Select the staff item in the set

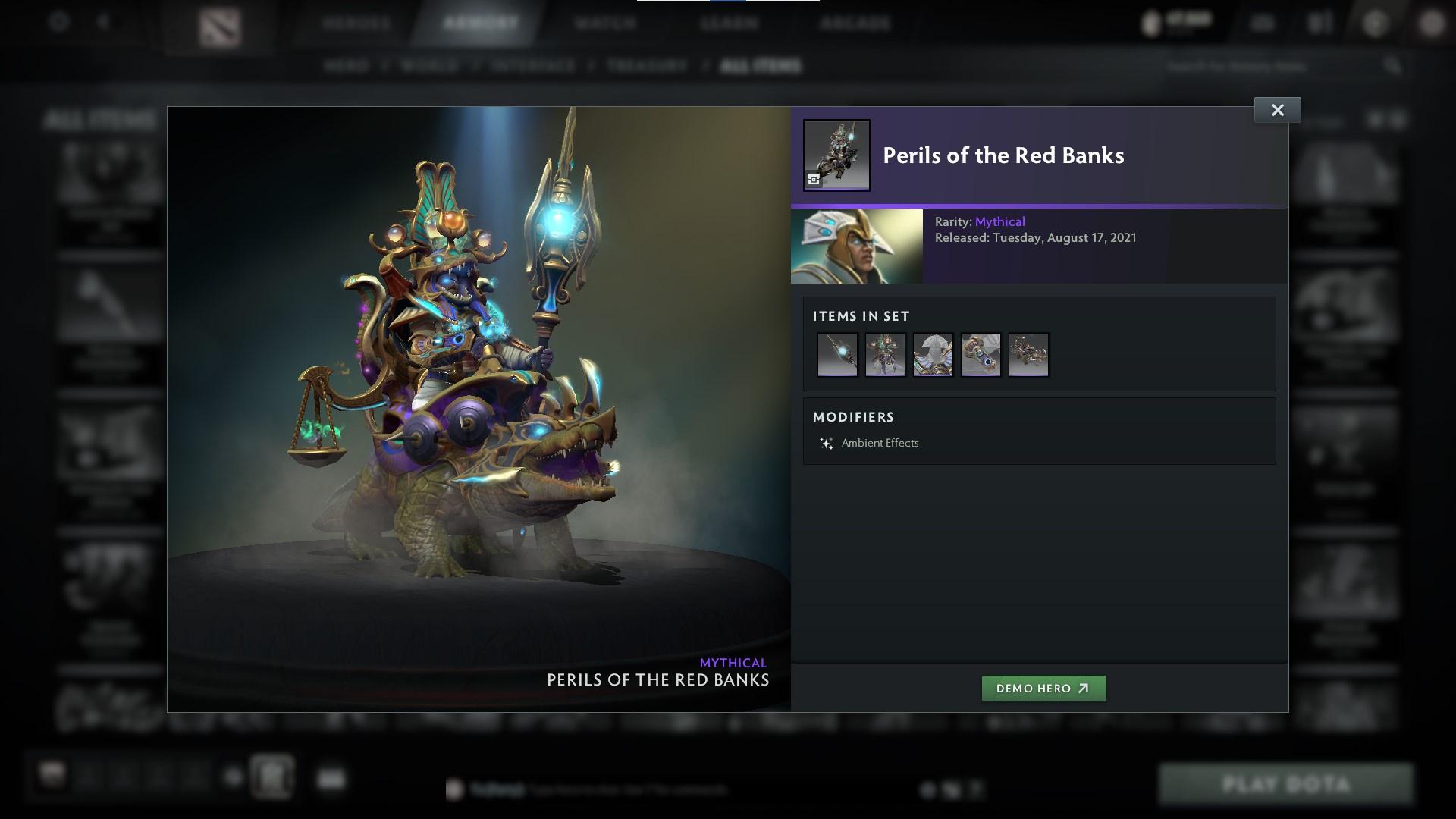(x=837, y=354)
